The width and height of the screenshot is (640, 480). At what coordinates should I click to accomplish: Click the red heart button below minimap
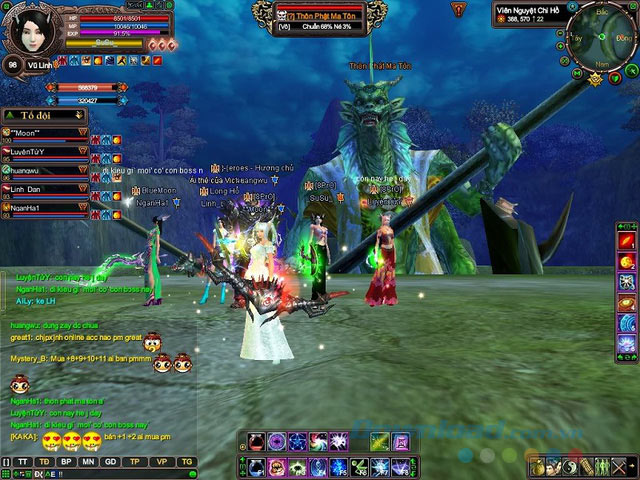(x=615, y=79)
